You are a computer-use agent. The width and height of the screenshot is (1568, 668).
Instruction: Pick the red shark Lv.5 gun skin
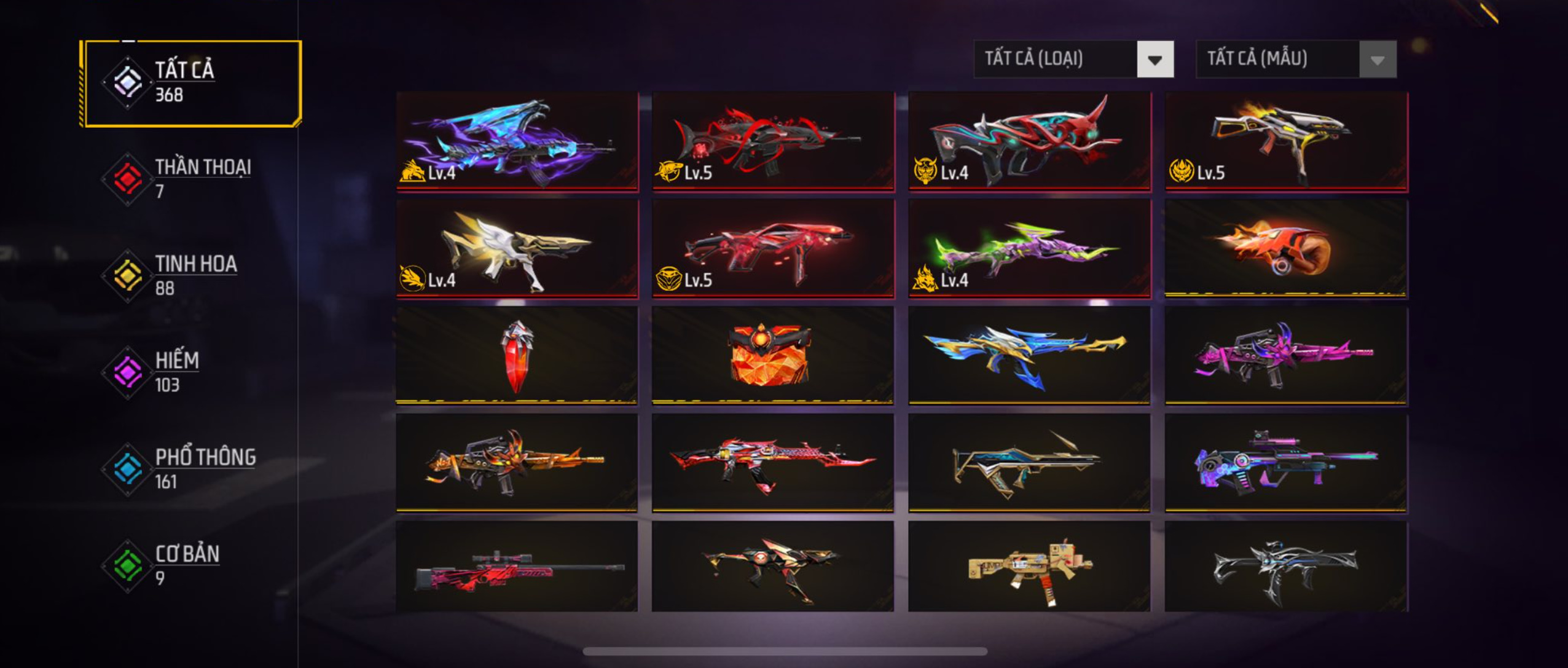773,141
